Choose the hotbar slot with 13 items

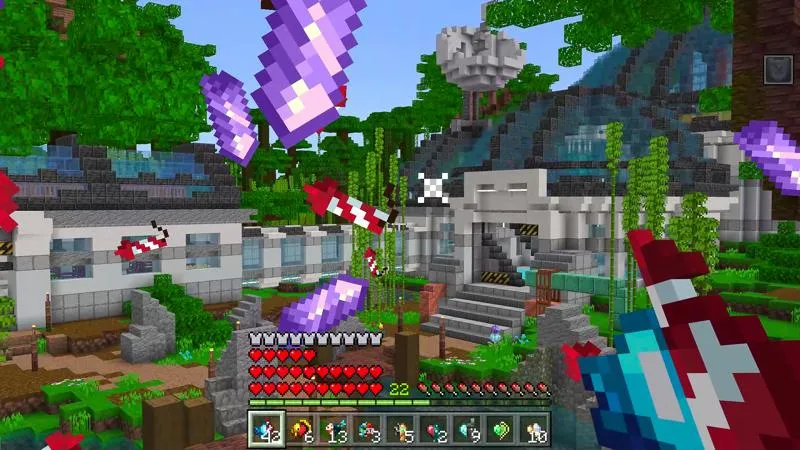(x=333, y=430)
